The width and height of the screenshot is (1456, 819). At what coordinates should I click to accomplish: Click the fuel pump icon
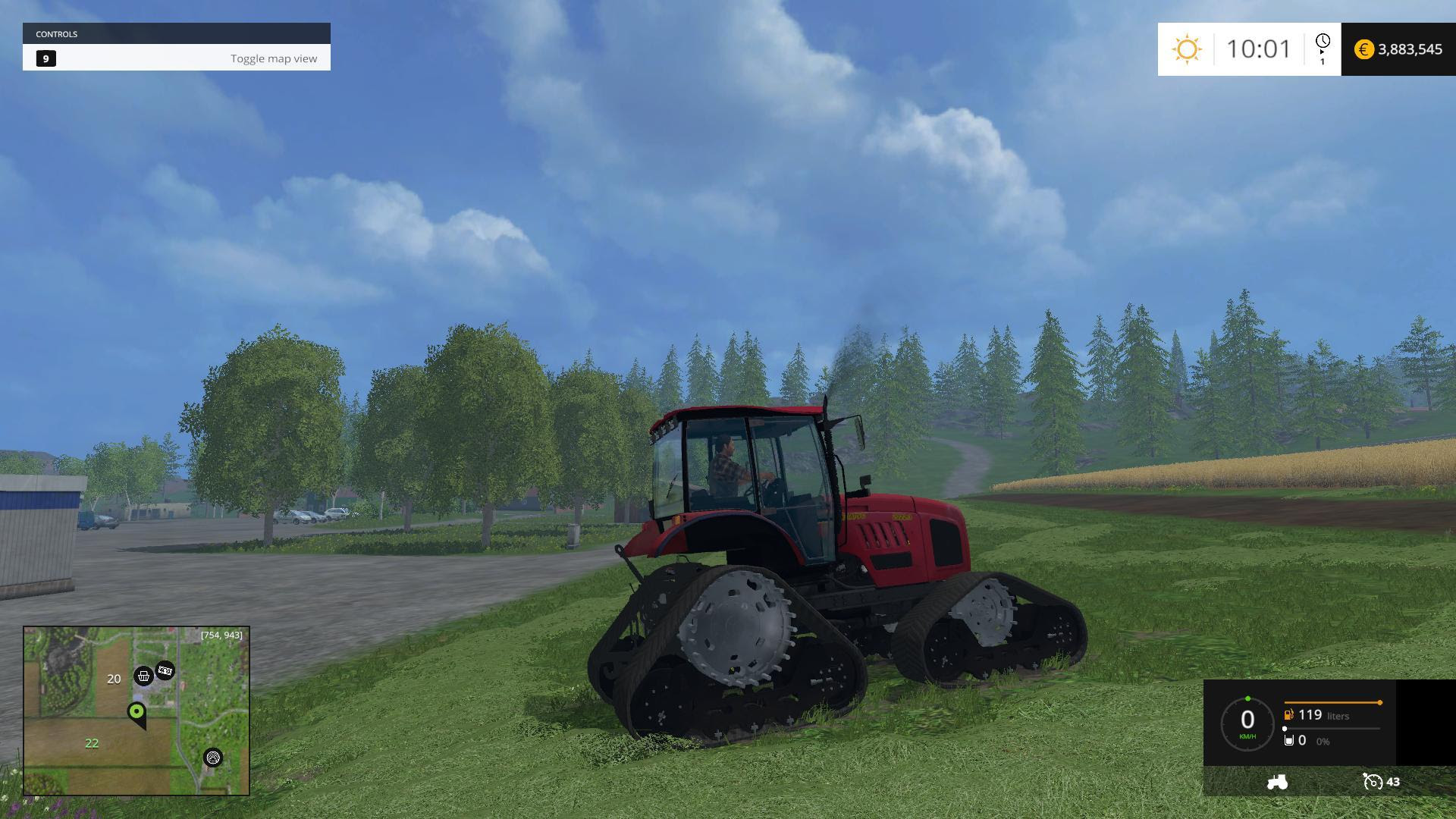(x=1288, y=714)
